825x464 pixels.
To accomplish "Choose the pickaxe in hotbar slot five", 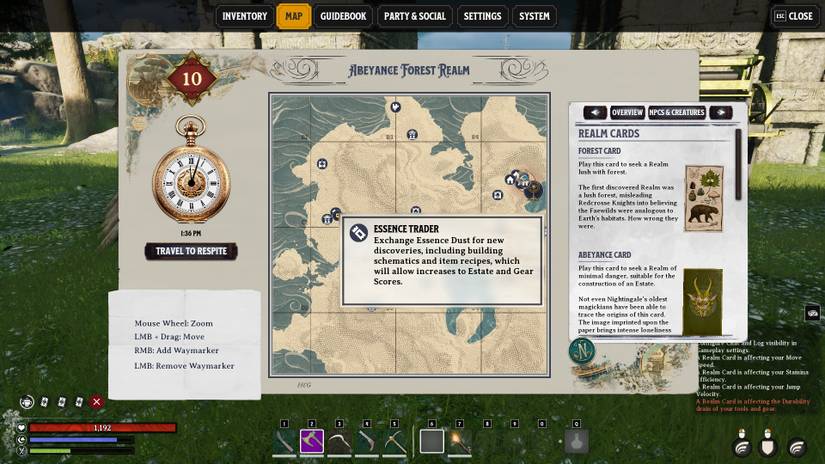I will 394,440.
